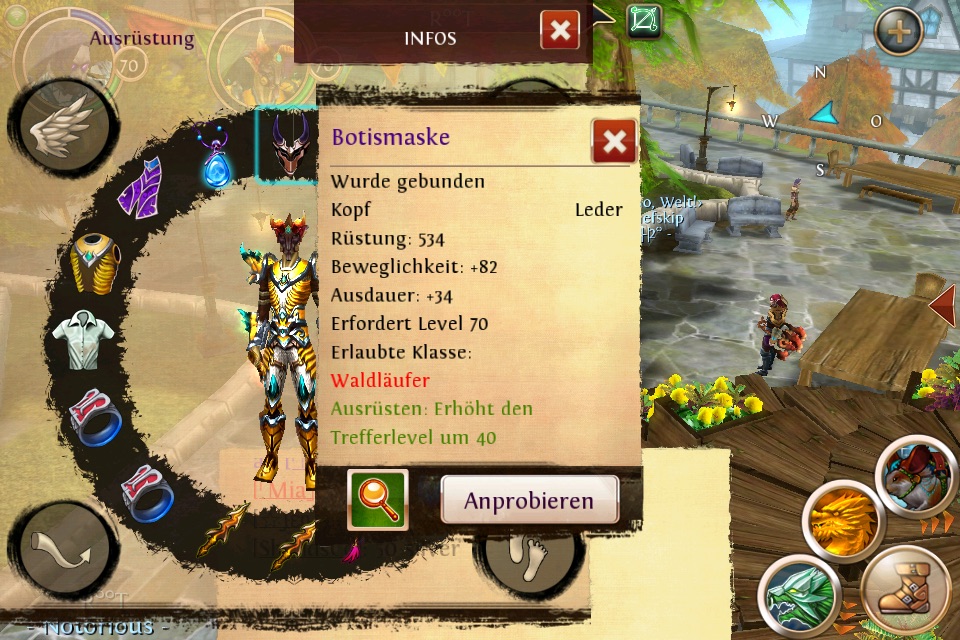Expand the red arrow side panel

click(943, 305)
